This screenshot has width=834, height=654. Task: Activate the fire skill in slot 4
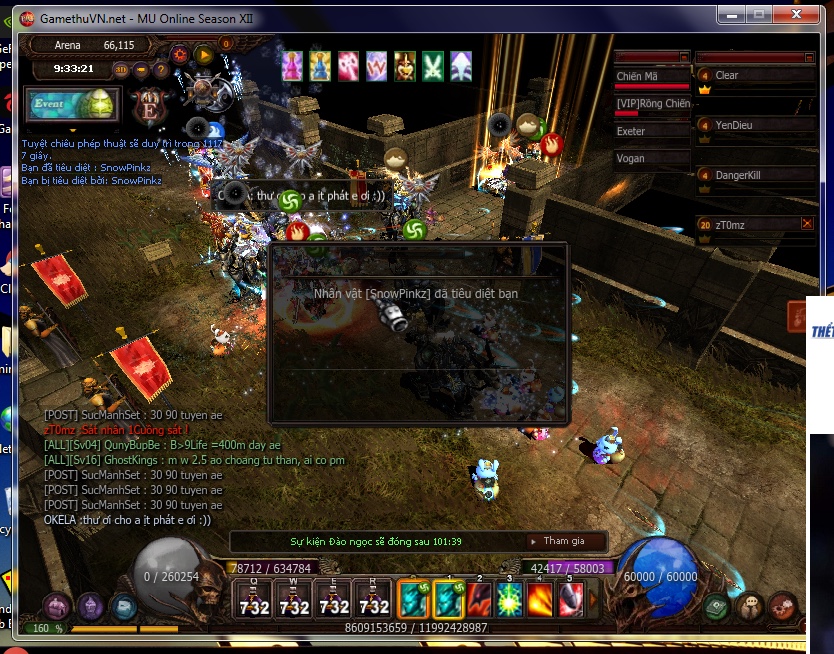tap(540, 599)
